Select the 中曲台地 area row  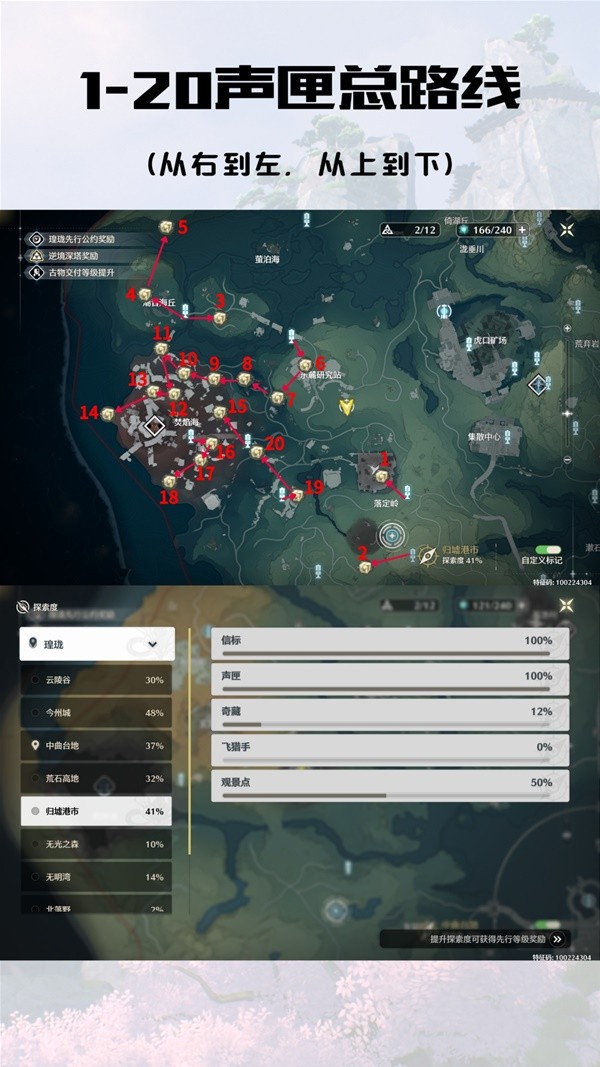97,746
